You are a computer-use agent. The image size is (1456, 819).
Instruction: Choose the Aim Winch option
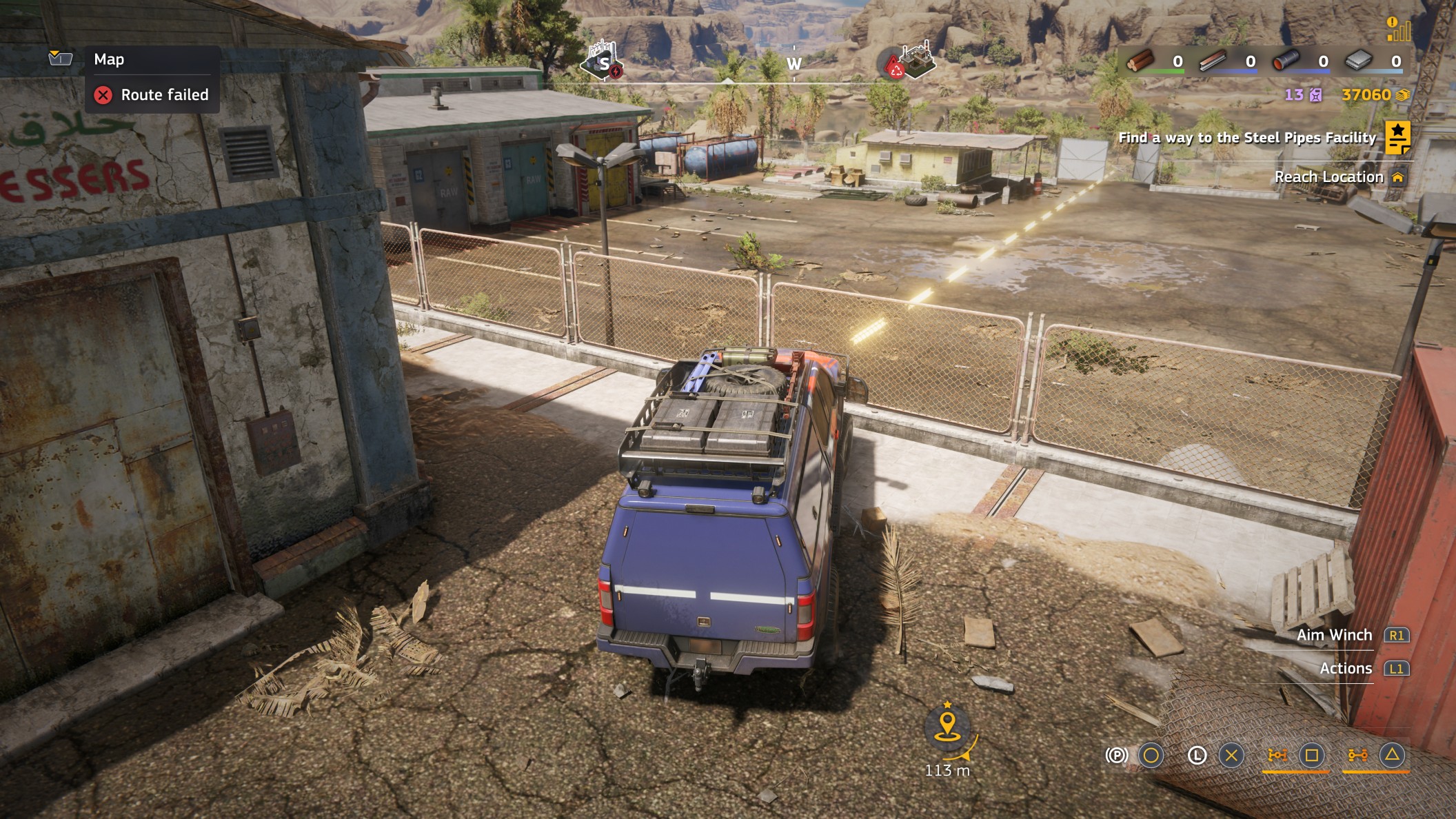1334,635
